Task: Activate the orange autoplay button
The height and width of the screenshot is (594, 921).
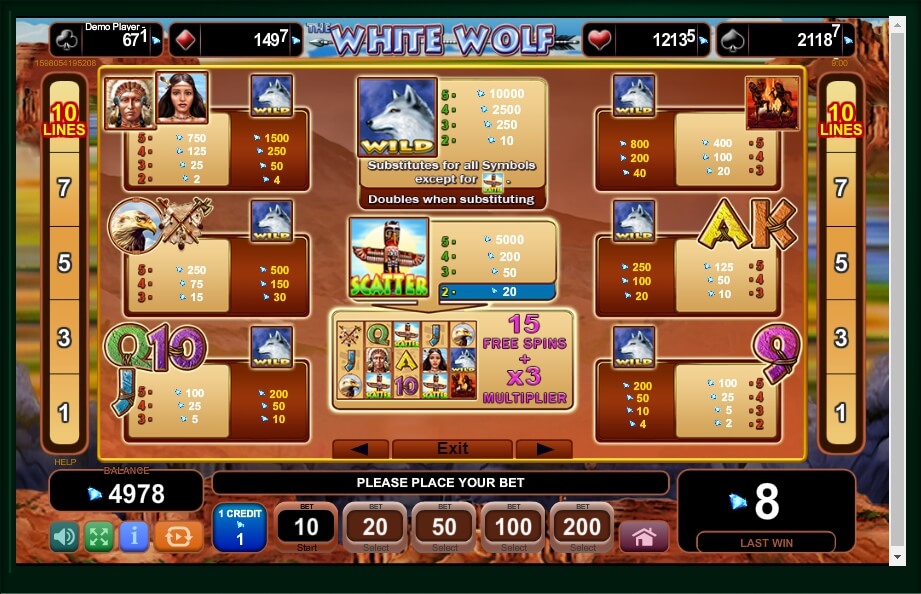Action: pyautogui.click(x=178, y=537)
